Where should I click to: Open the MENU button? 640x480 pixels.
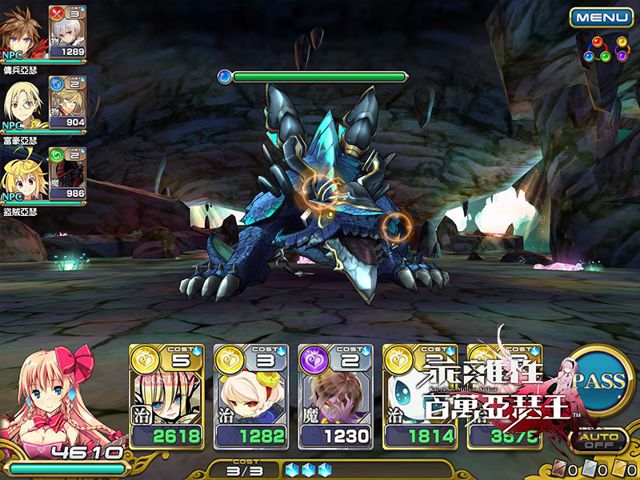tap(602, 17)
